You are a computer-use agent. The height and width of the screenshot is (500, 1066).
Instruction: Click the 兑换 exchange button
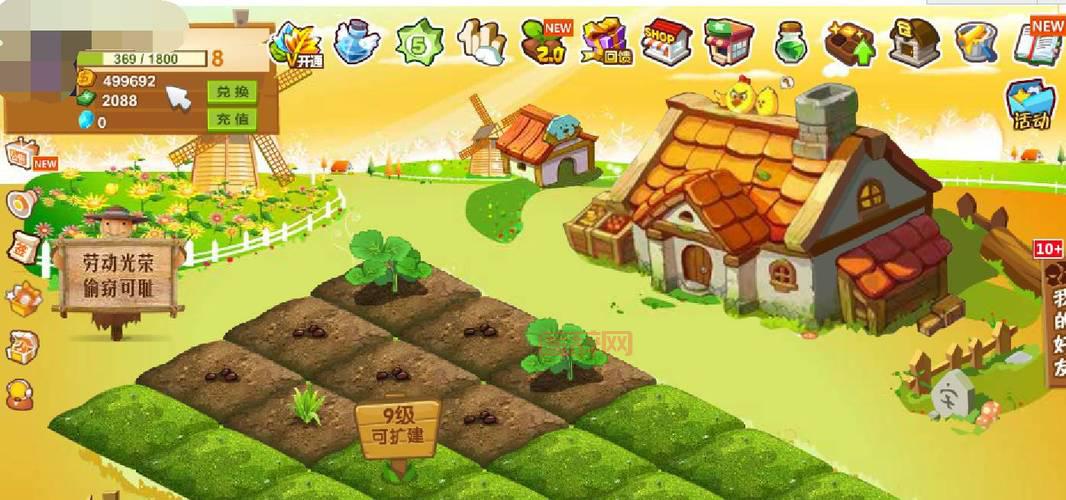coord(231,92)
